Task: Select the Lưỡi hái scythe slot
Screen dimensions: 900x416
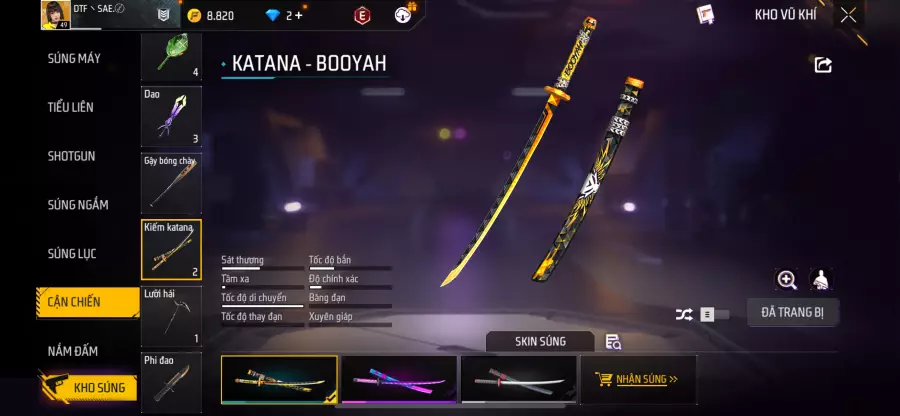Action: pyautogui.click(x=171, y=315)
